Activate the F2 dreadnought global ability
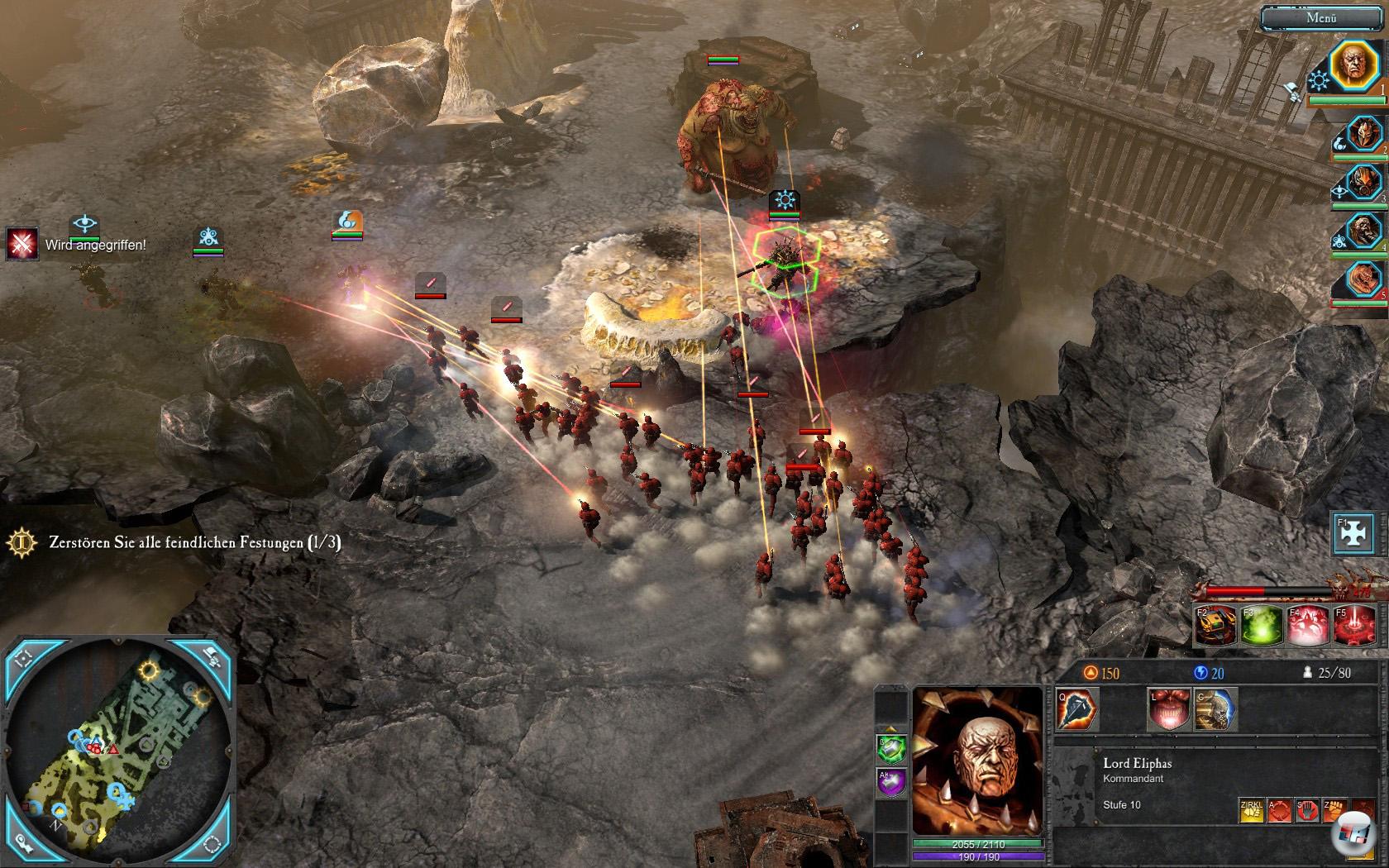Image resolution: width=1389 pixels, height=868 pixels. [1215, 626]
